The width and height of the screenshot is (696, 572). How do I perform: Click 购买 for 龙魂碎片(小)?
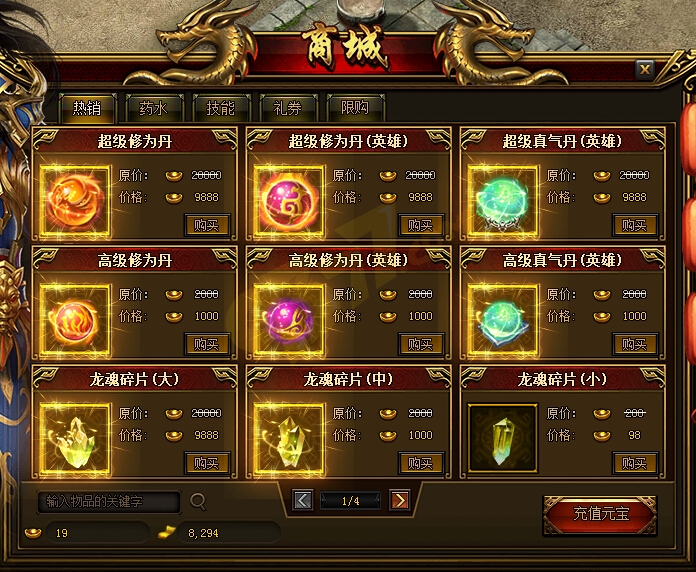click(635, 463)
